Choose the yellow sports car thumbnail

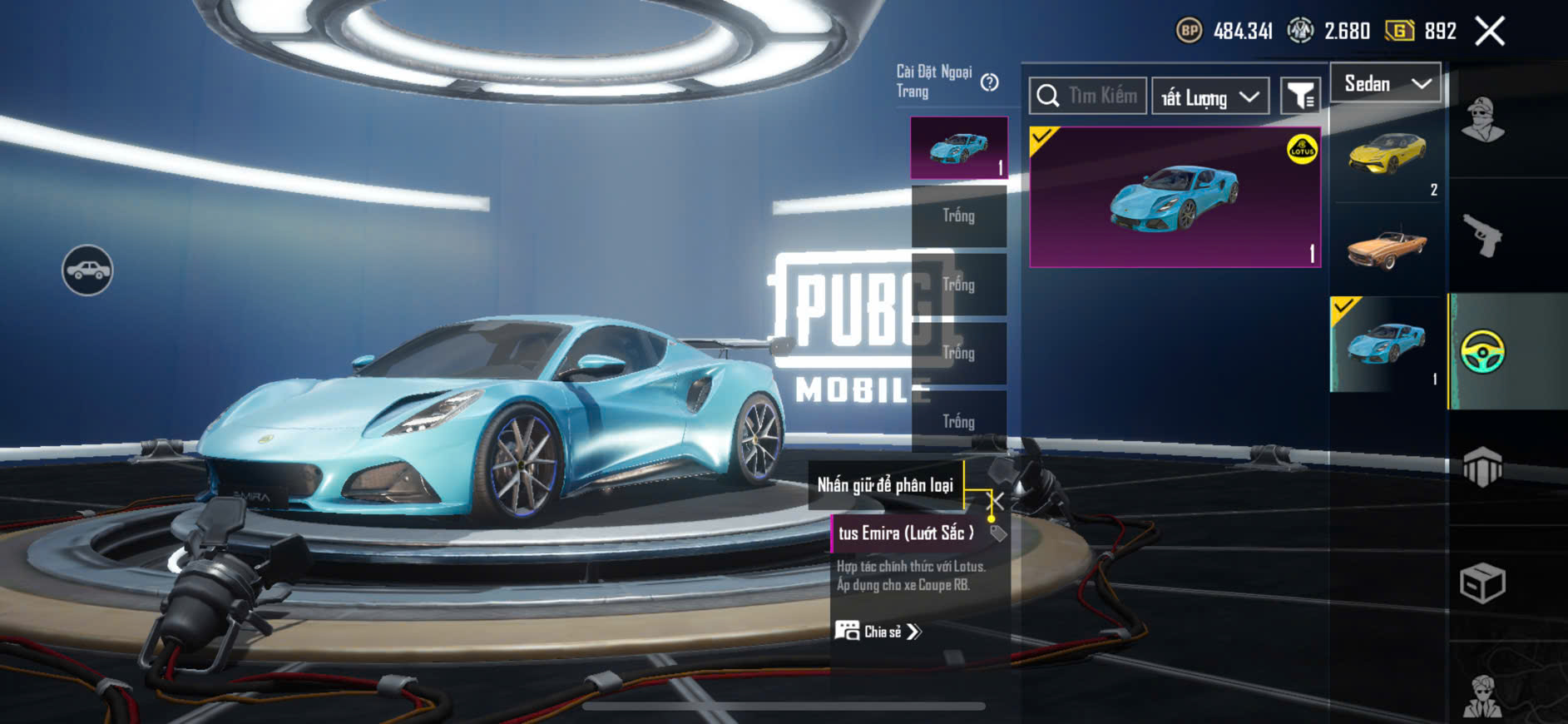1387,155
